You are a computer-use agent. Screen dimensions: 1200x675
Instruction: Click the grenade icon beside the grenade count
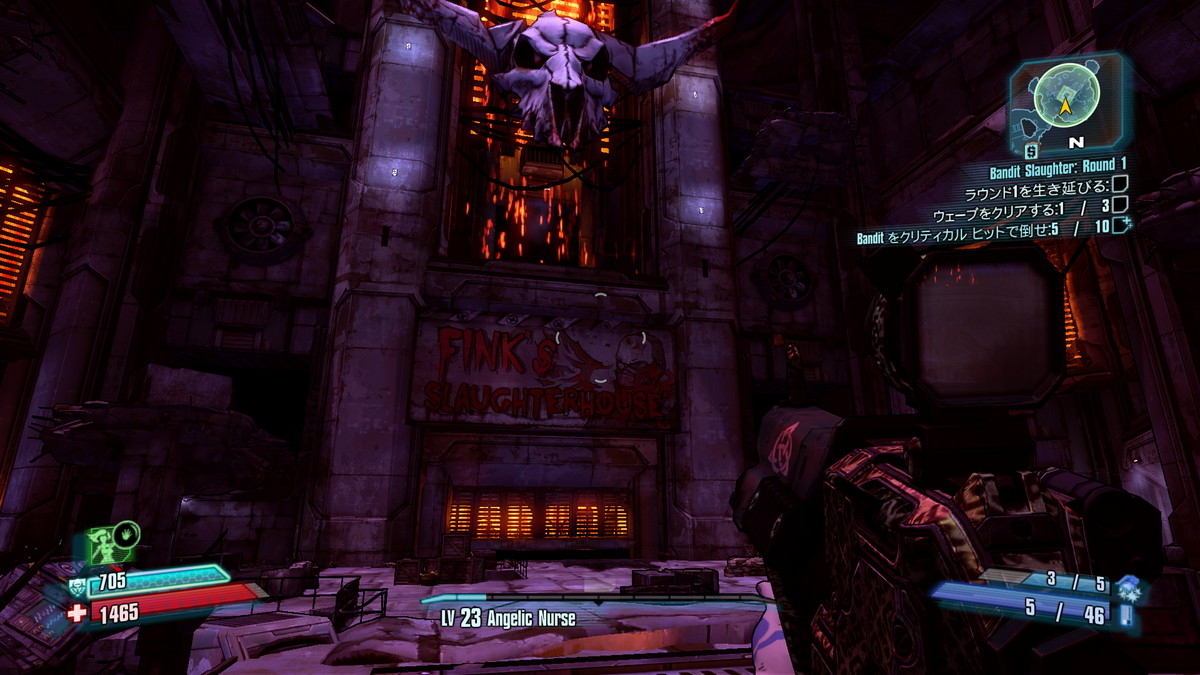[x=1128, y=585]
